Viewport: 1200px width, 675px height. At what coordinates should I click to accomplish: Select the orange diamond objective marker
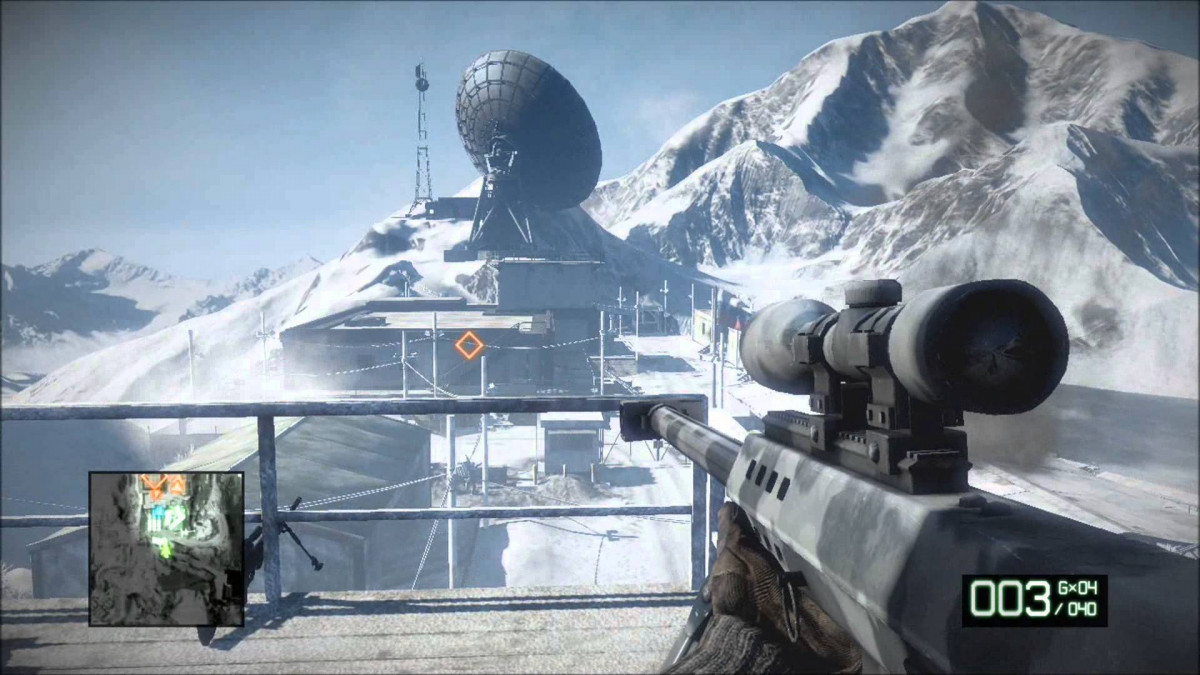click(468, 346)
